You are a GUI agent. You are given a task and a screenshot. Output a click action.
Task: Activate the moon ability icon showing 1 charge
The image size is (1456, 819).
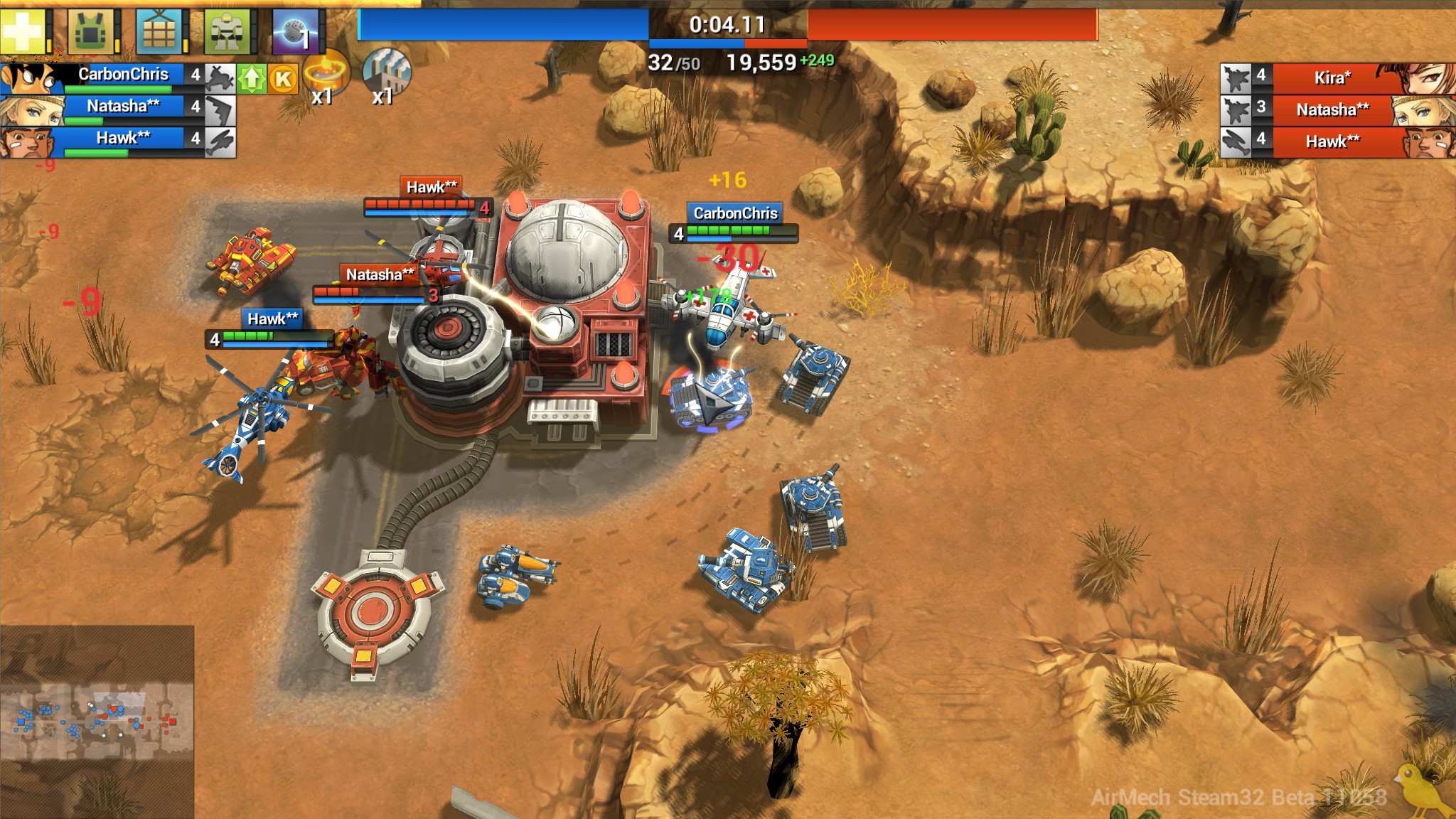coord(294,32)
